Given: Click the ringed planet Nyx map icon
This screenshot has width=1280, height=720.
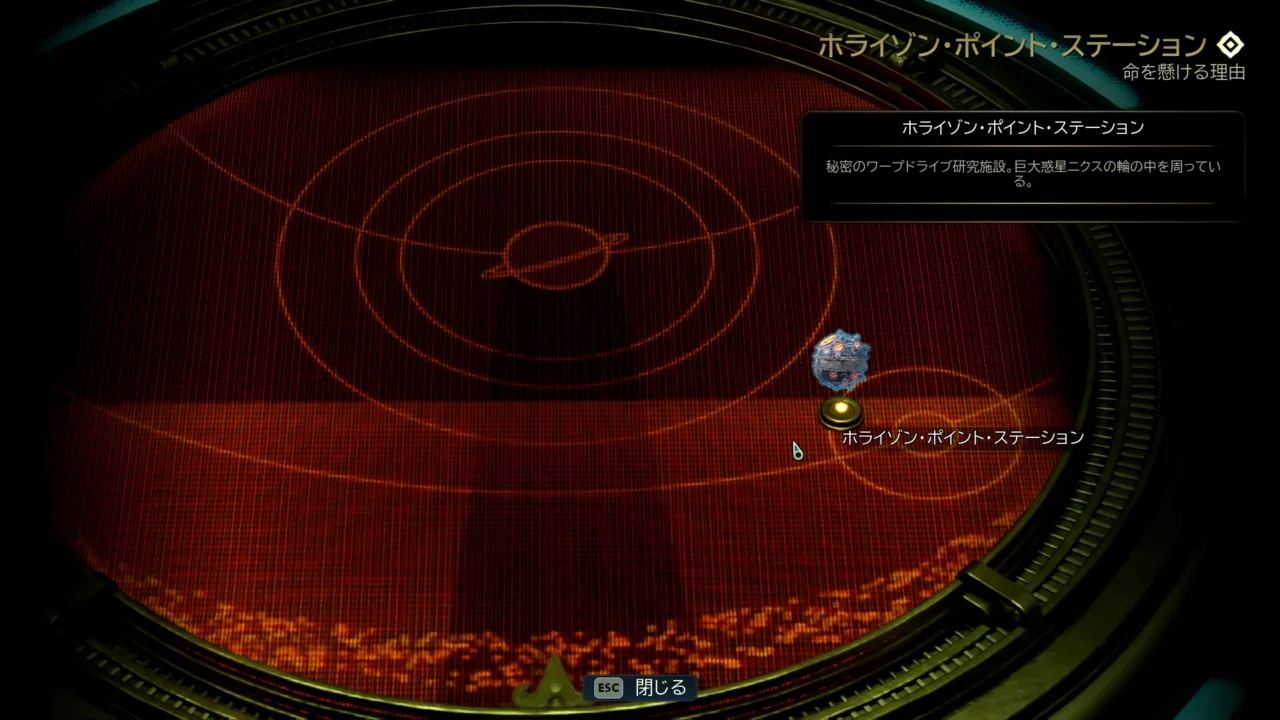Looking at the screenshot, I should point(556,254).
